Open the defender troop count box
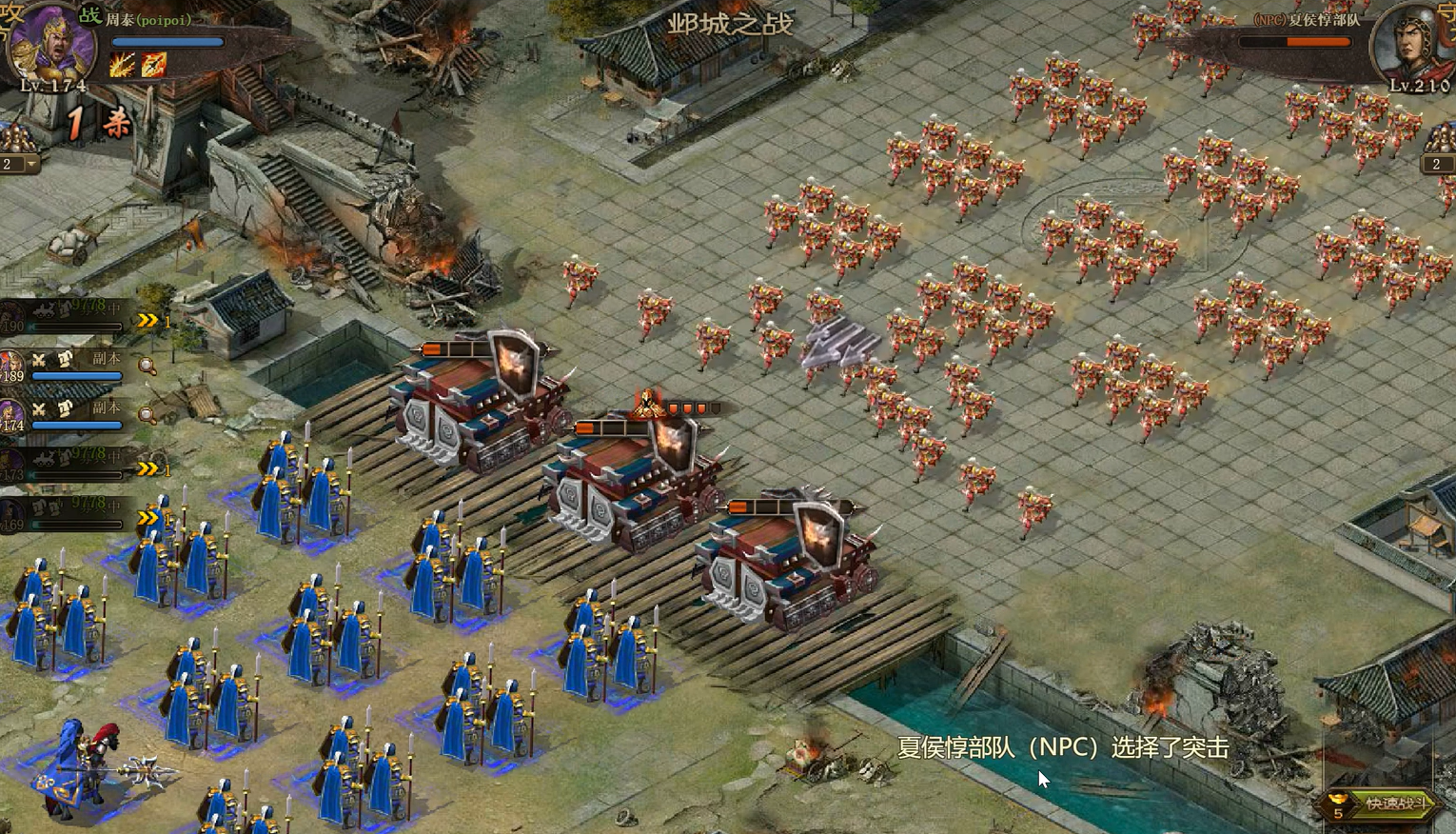Image resolution: width=1456 pixels, height=834 pixels. pos(1438,164)
